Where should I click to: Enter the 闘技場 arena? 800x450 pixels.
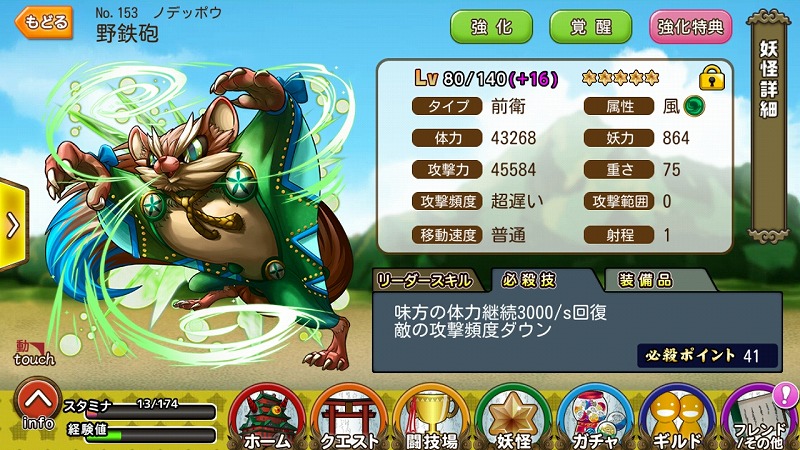pos(430,417)
